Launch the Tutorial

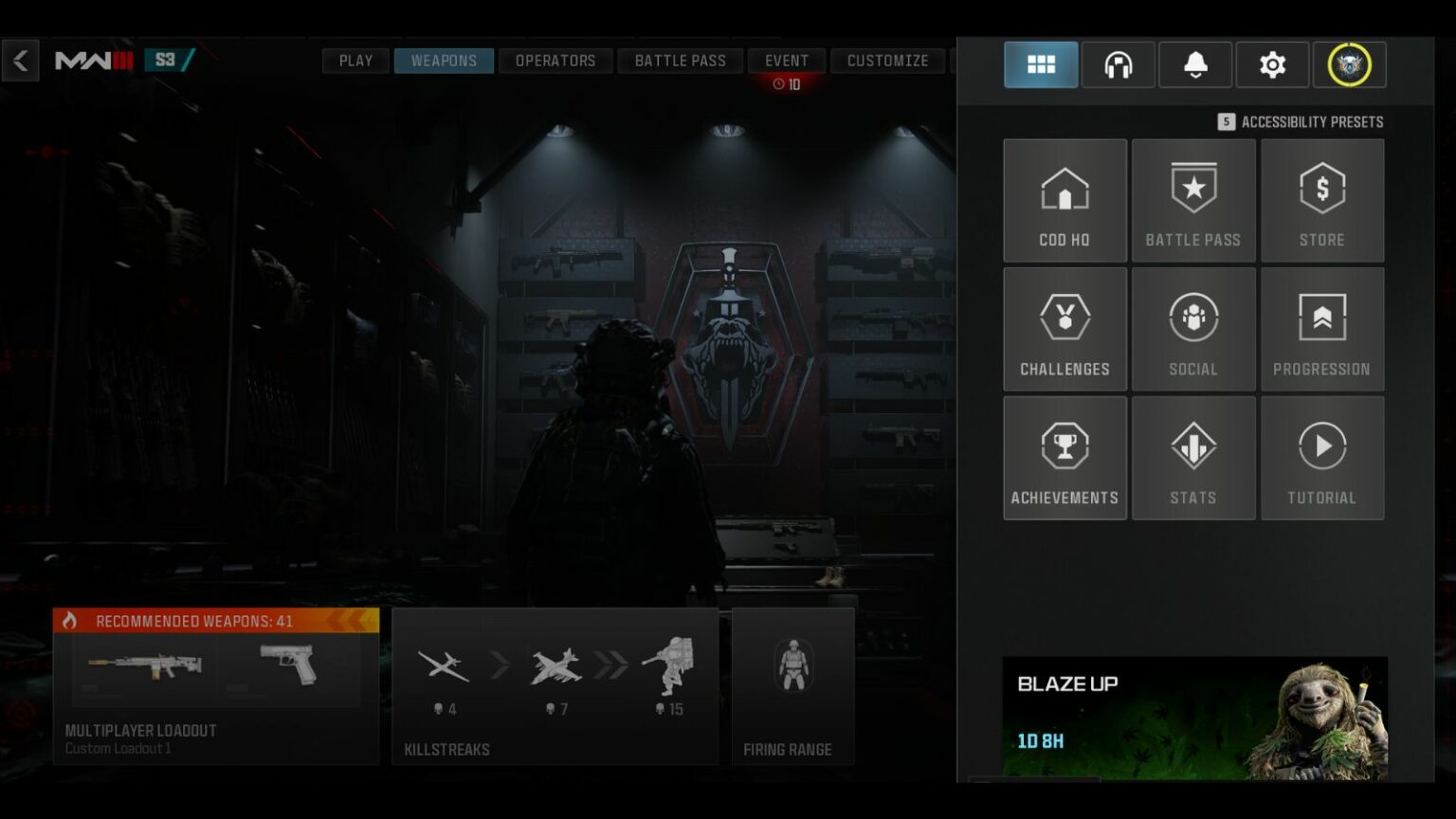[1322, 457]
